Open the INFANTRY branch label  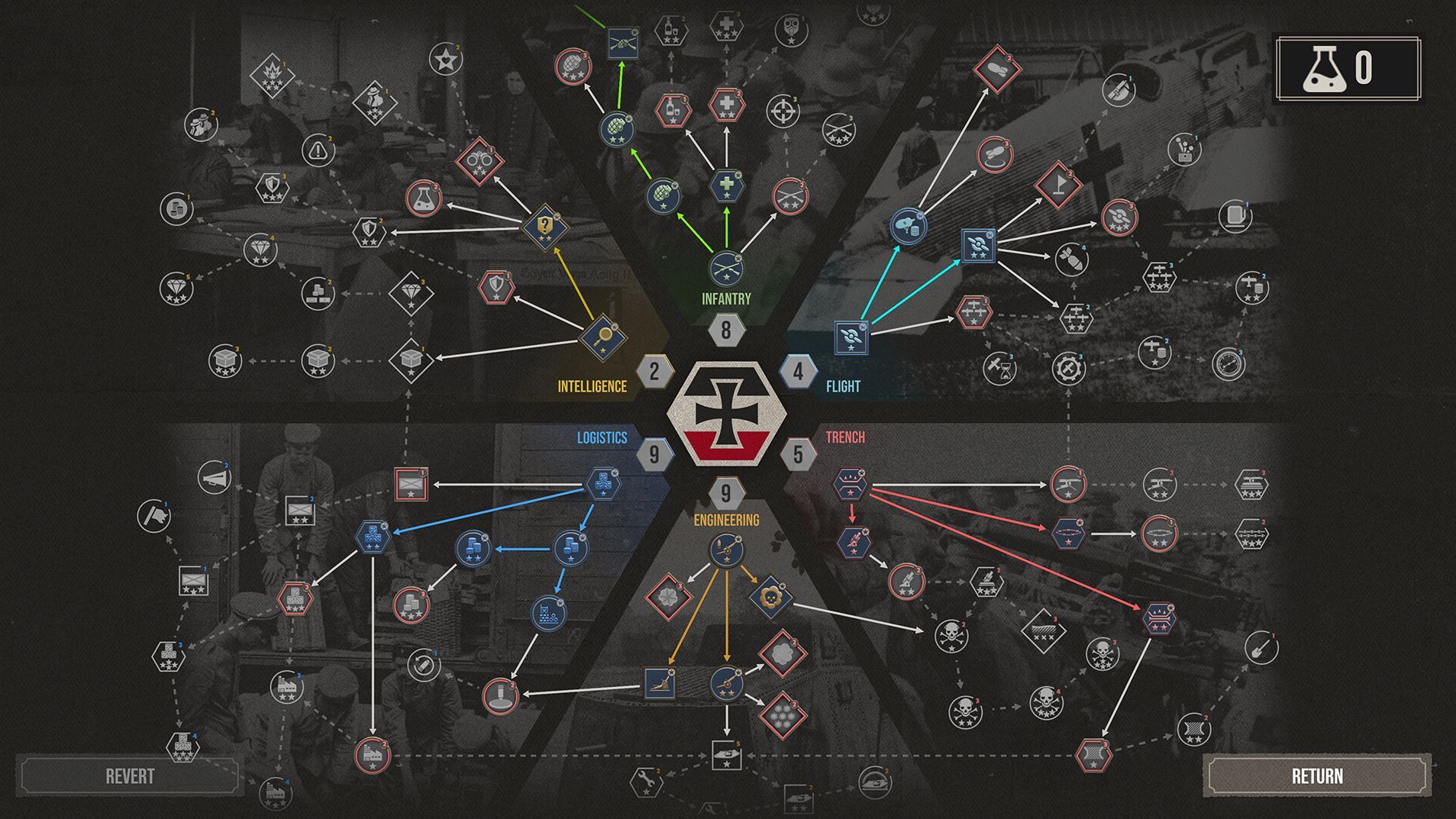[x=726, y=298]
